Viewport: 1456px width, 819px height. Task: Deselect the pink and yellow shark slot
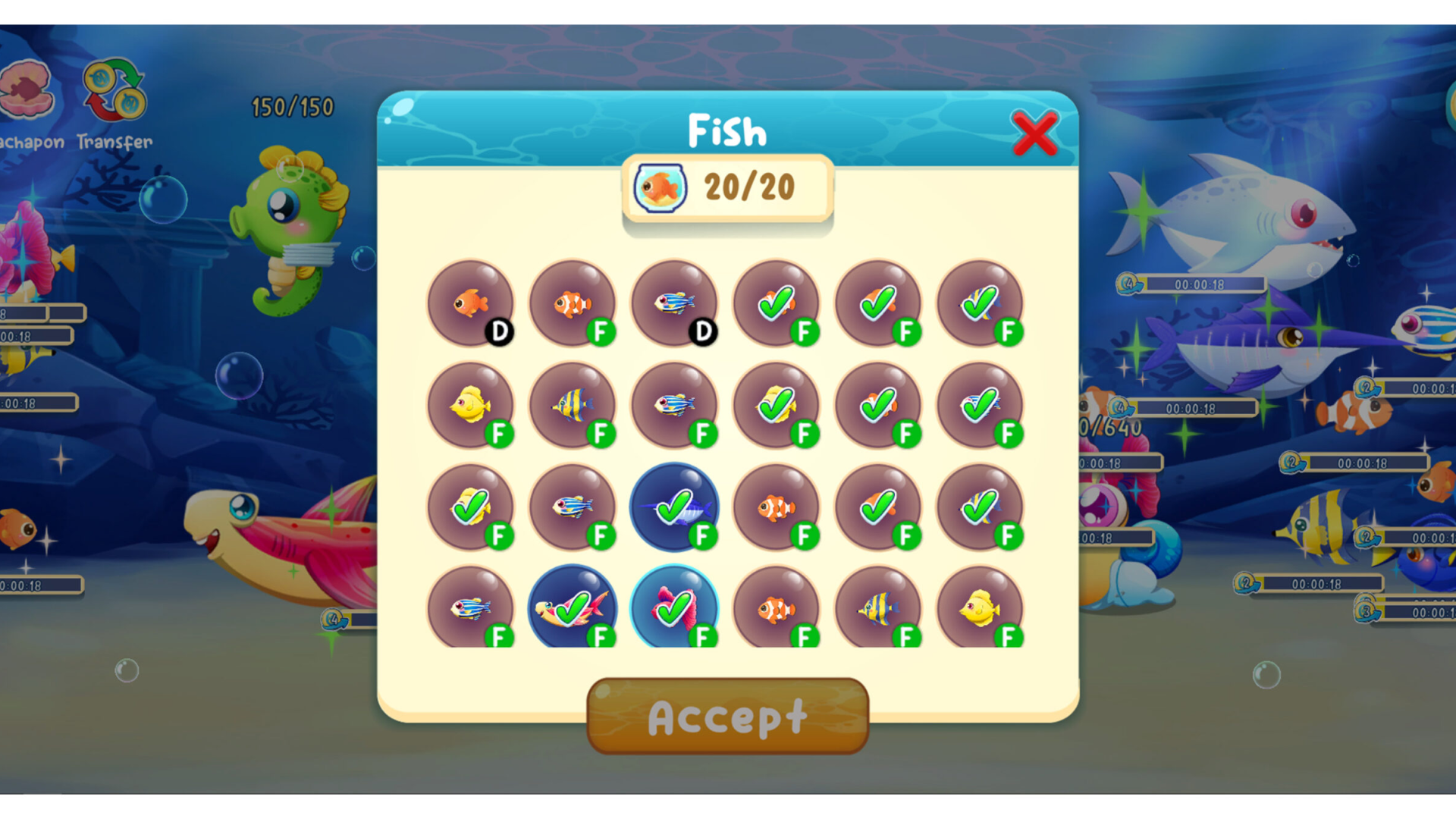(x=573, y=607)
